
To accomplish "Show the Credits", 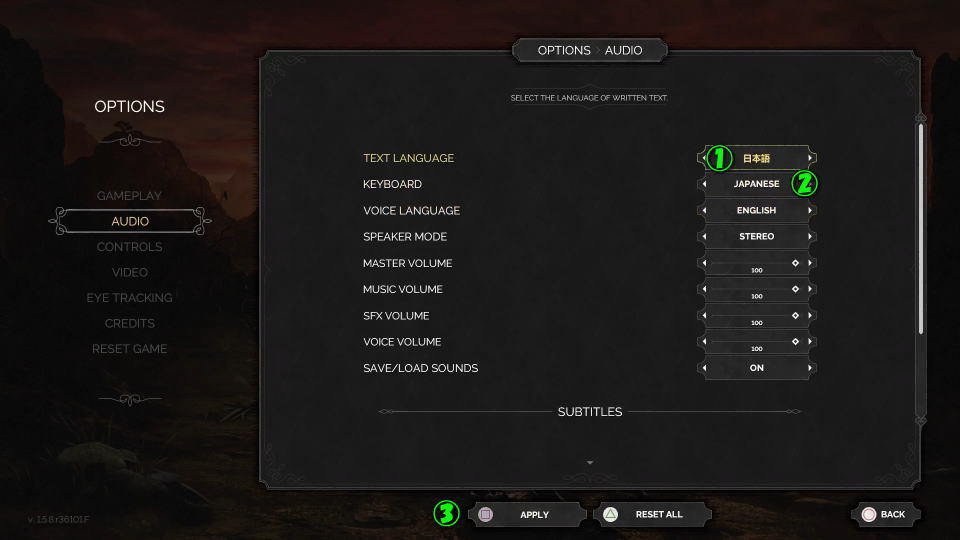I will point(129,323).
